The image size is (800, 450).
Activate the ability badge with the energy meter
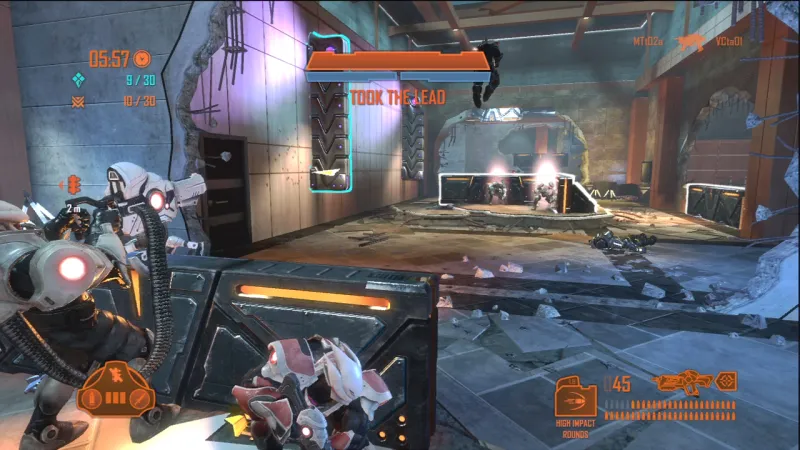tap(115, 390)
